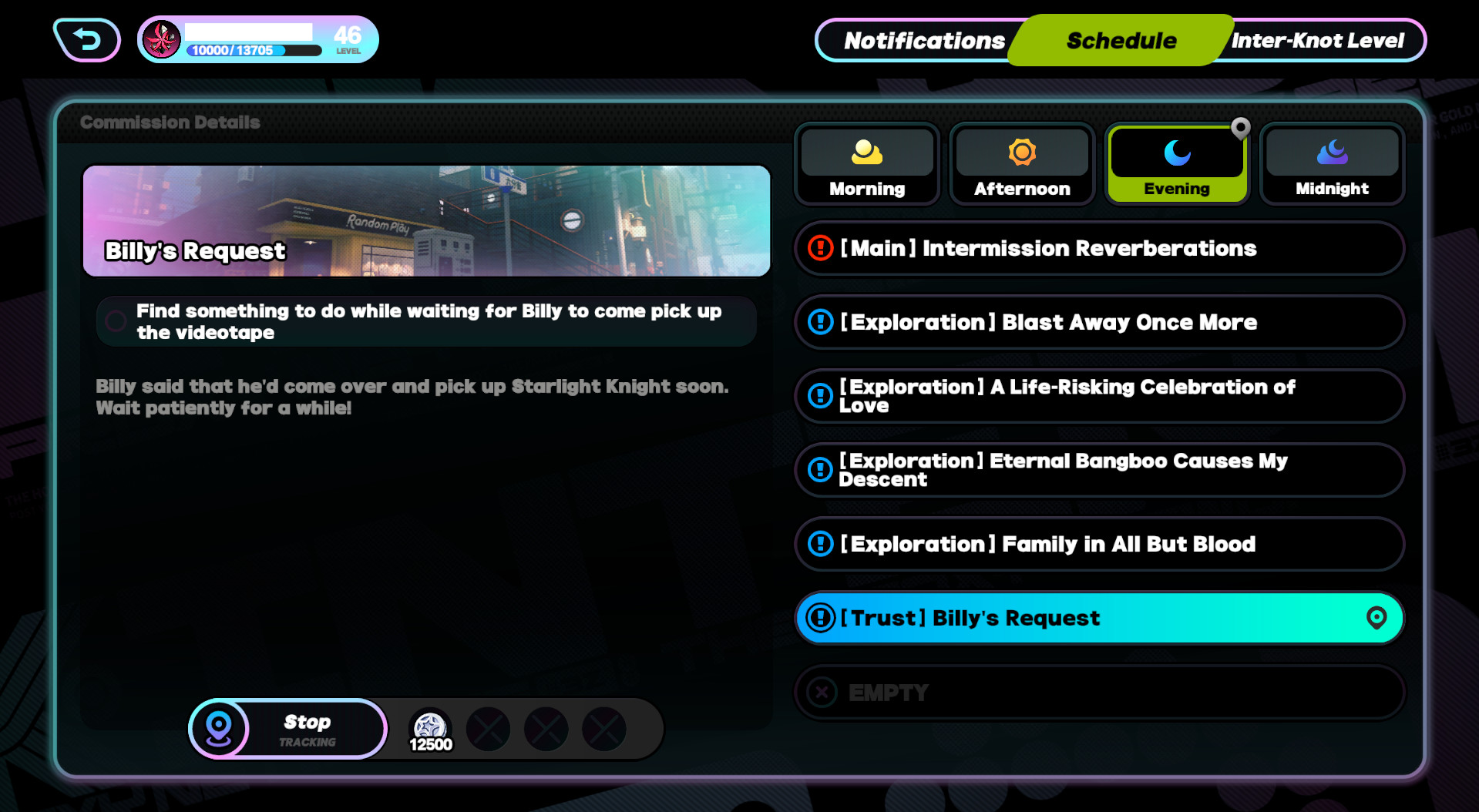Click the Afternoon sun icon

coord(1021,153)
